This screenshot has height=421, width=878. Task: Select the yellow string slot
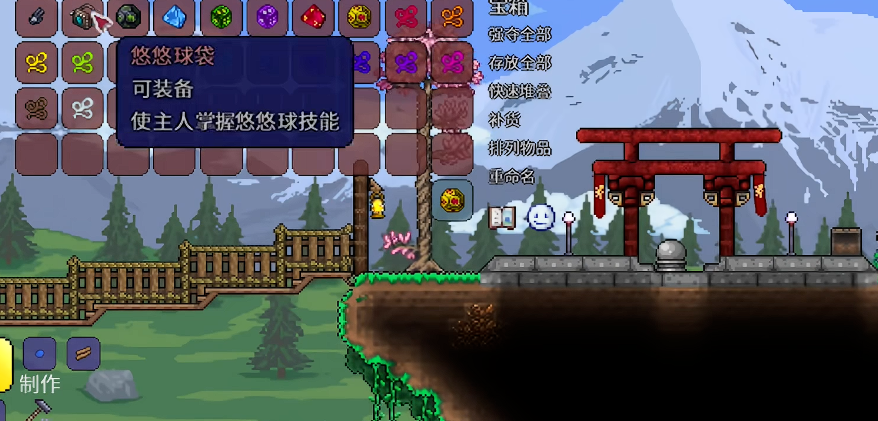[x=37, y=62]
